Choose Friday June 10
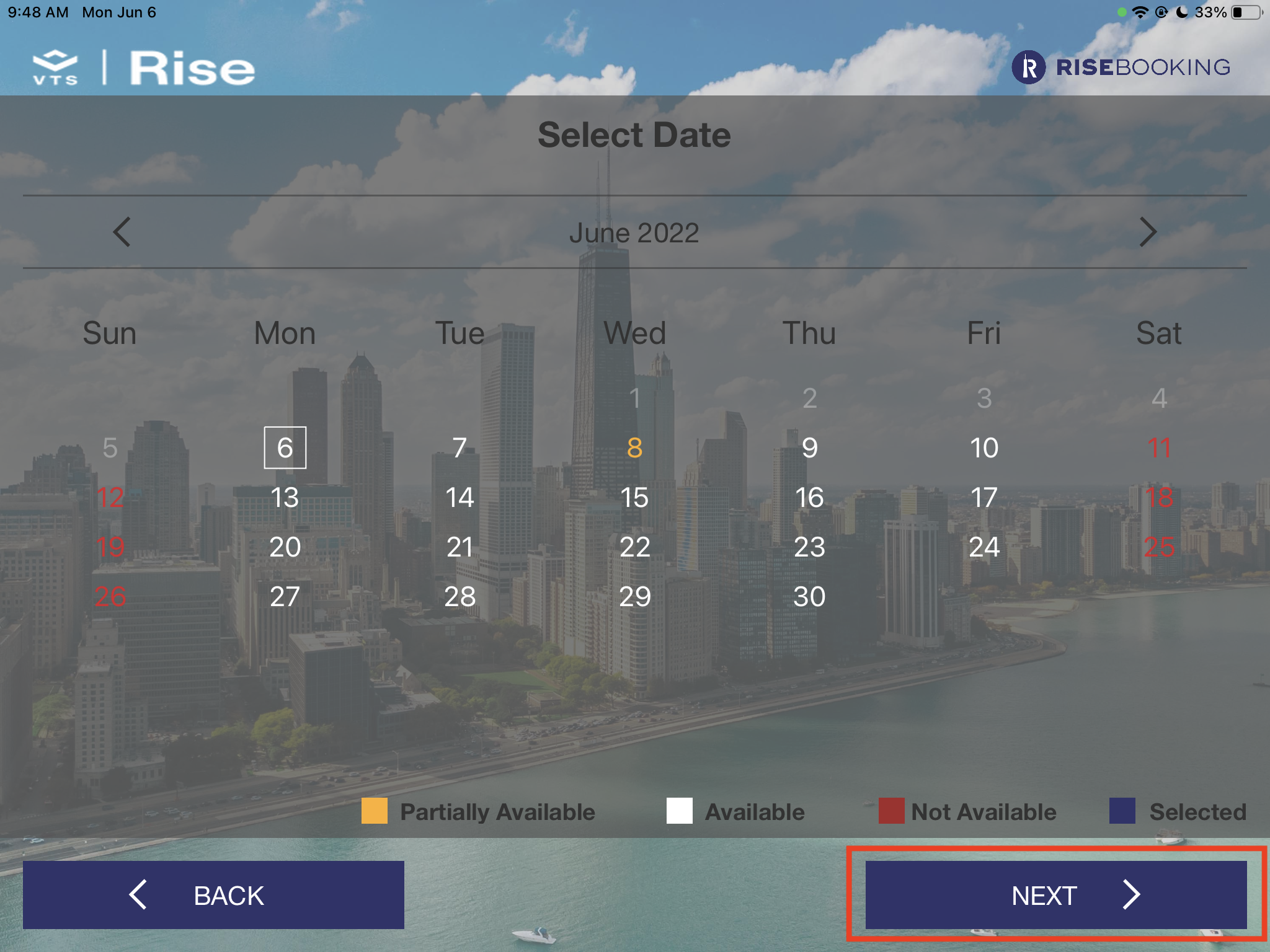Image resolution: width=1270 pixels, height=952 pixels. (984, 447)
